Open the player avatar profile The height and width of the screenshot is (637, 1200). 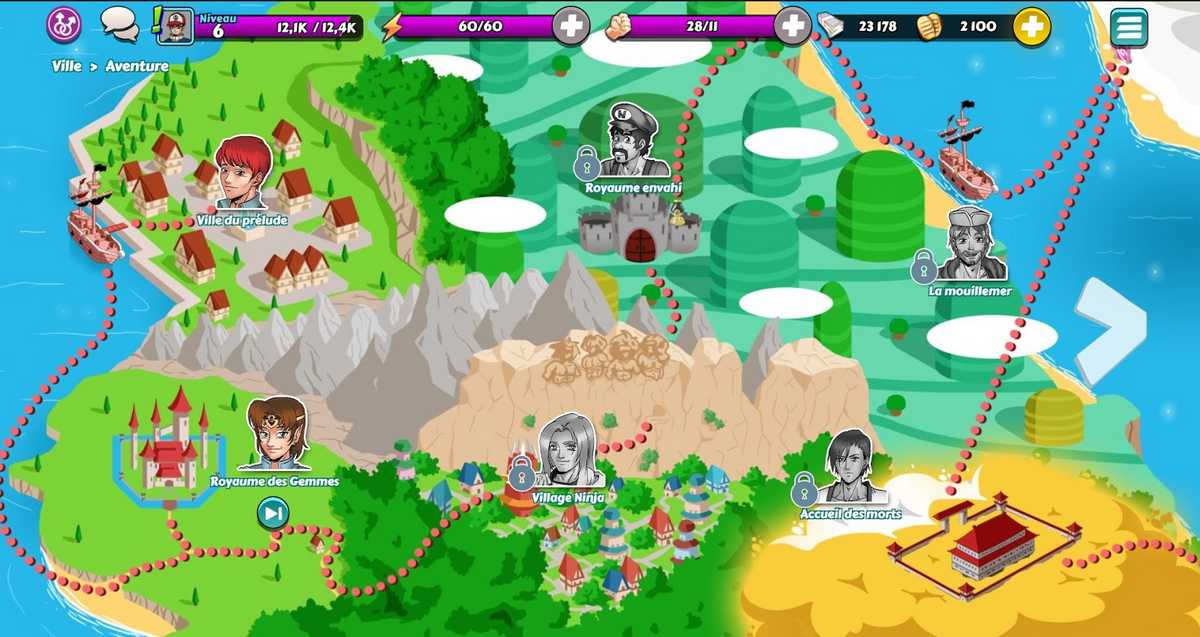point(176,26)
